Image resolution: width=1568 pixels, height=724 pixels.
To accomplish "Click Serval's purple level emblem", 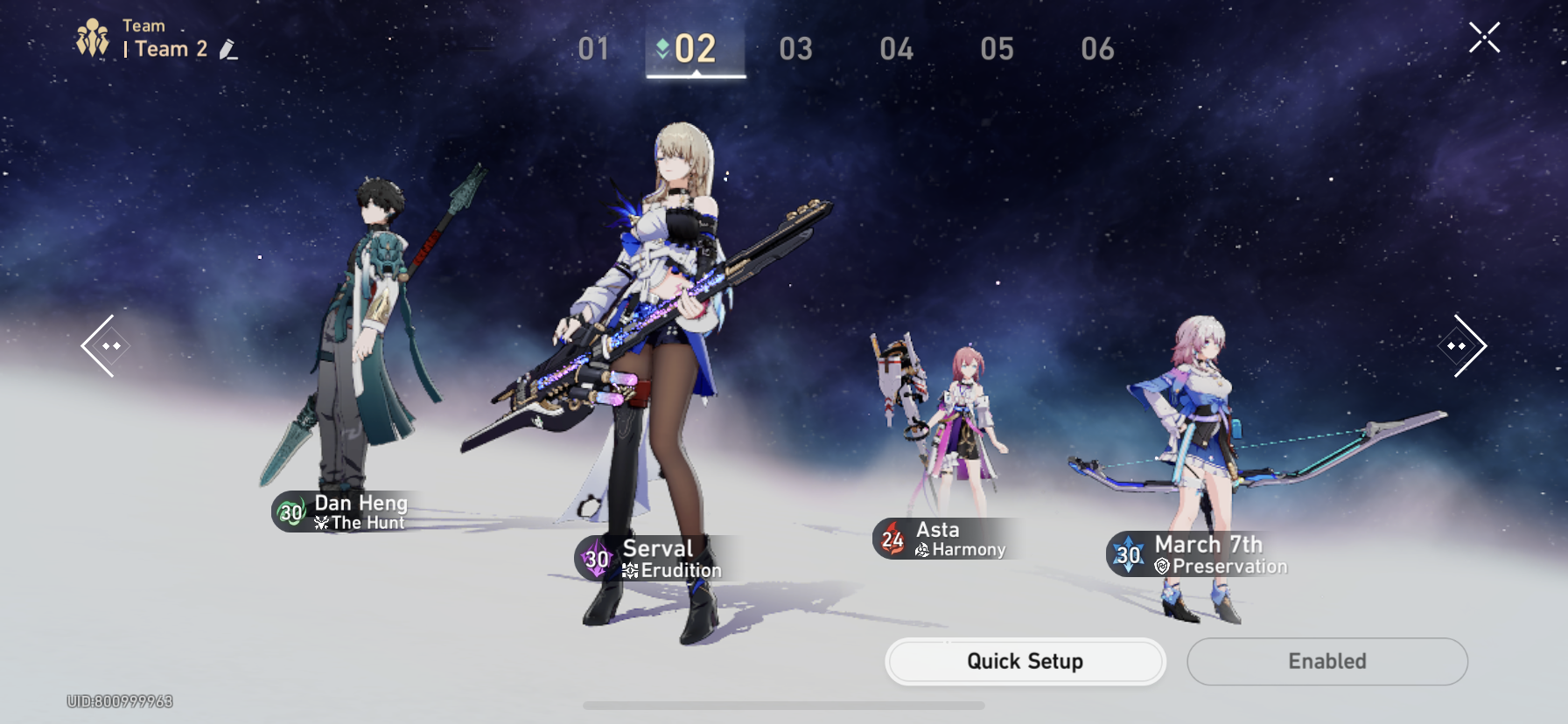I will 597,558.
